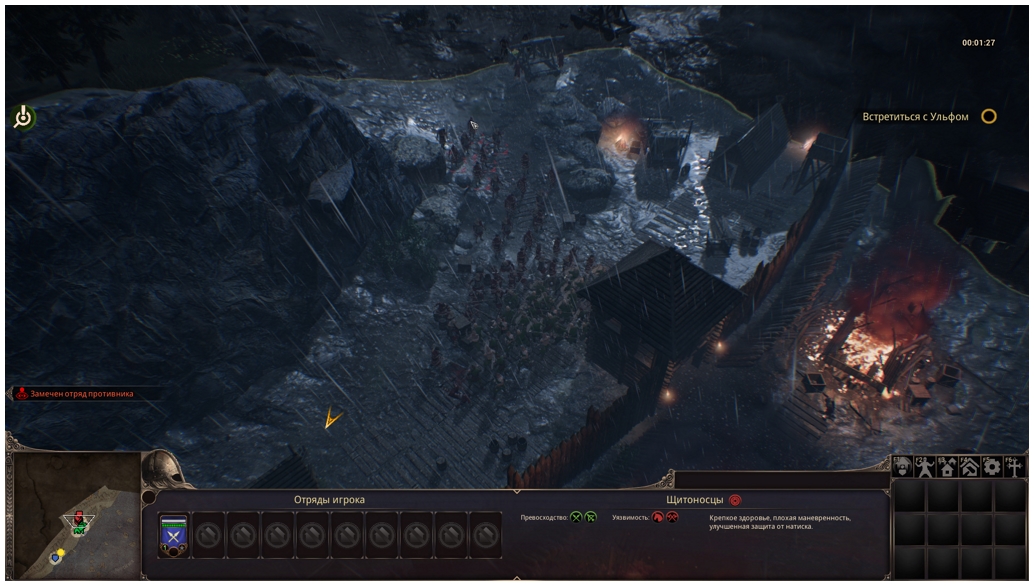Select the shield-bearers squad card
1034x586 pixels.
(174, 535)
